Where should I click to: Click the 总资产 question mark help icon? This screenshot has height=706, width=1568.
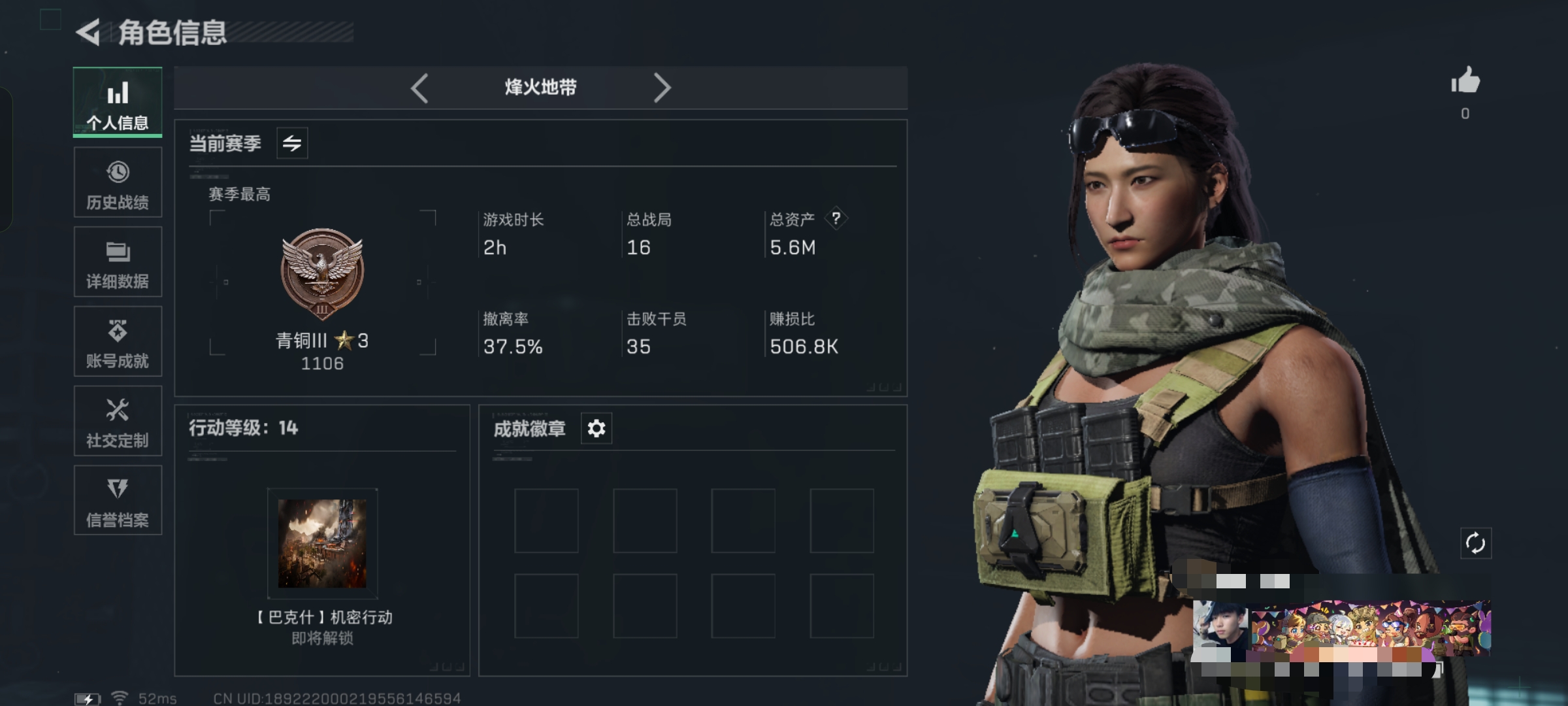click(x=836, y=218)
